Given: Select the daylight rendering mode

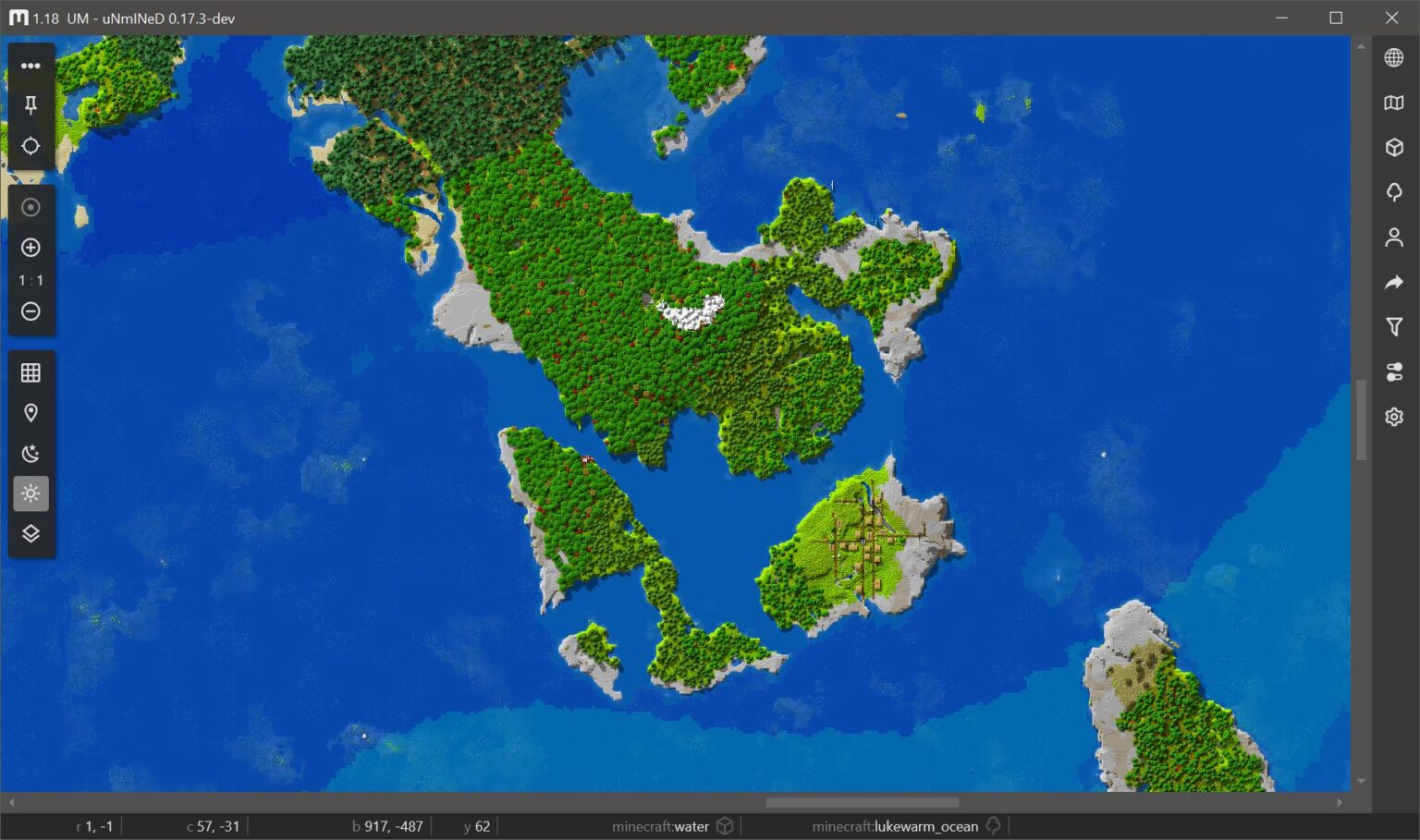Looking at the screenshot, I should [x=31, y=493].
